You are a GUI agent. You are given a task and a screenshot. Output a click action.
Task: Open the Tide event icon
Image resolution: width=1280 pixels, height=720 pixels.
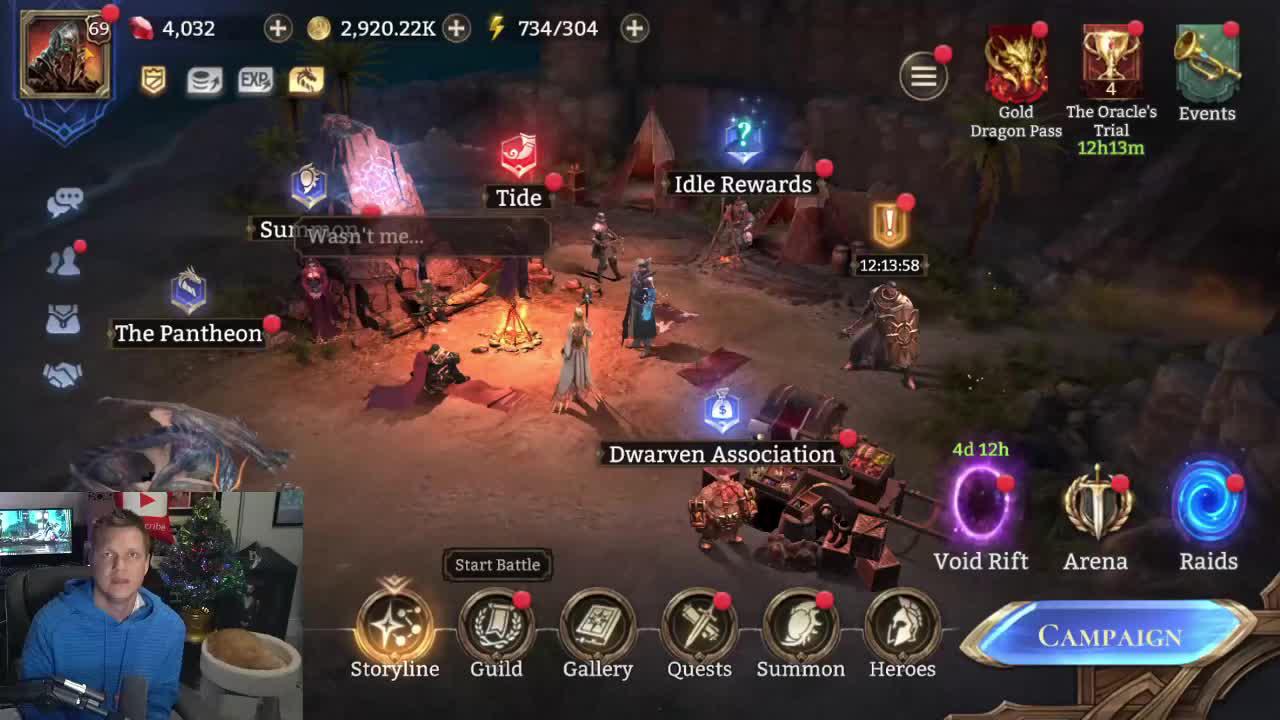pos(518,153)
